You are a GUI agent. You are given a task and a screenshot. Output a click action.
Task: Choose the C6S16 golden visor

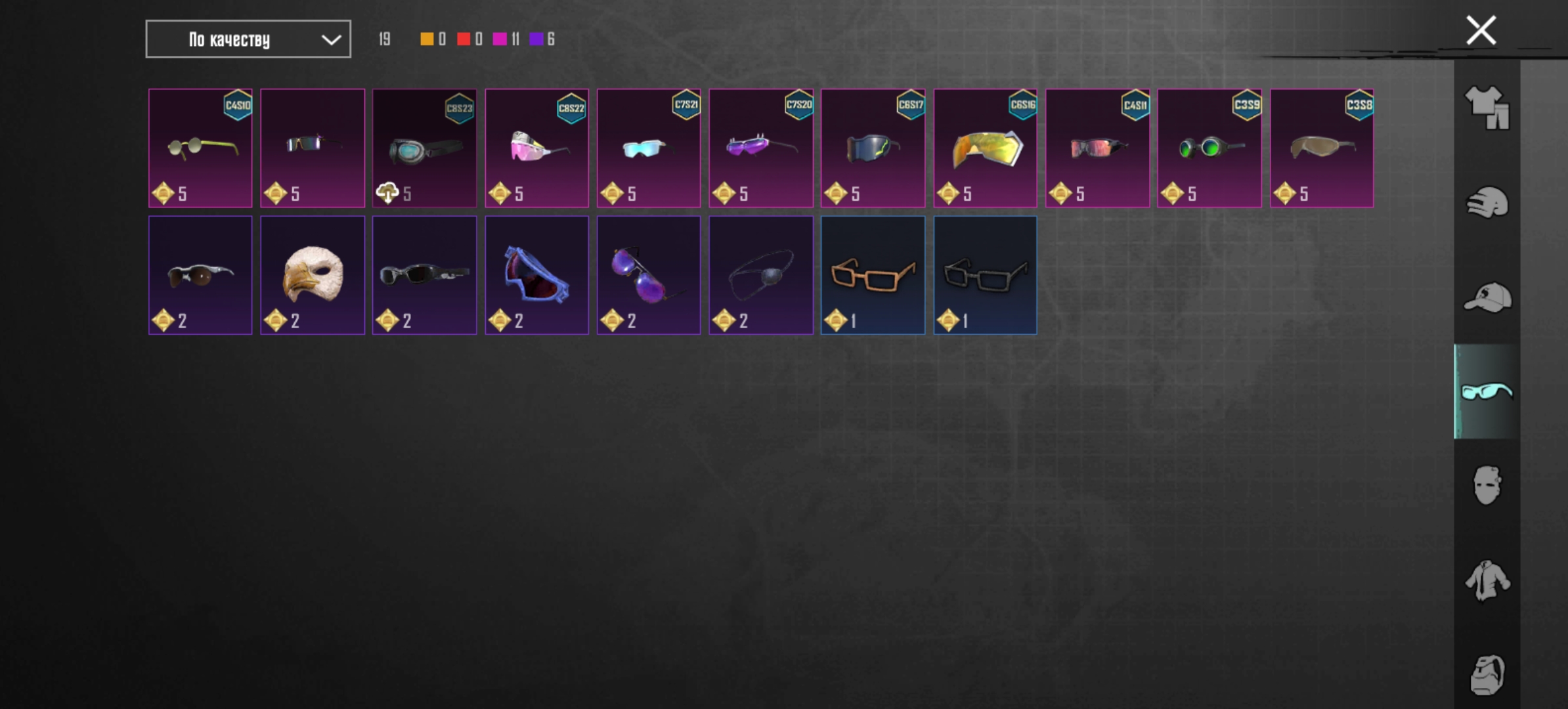985,148
